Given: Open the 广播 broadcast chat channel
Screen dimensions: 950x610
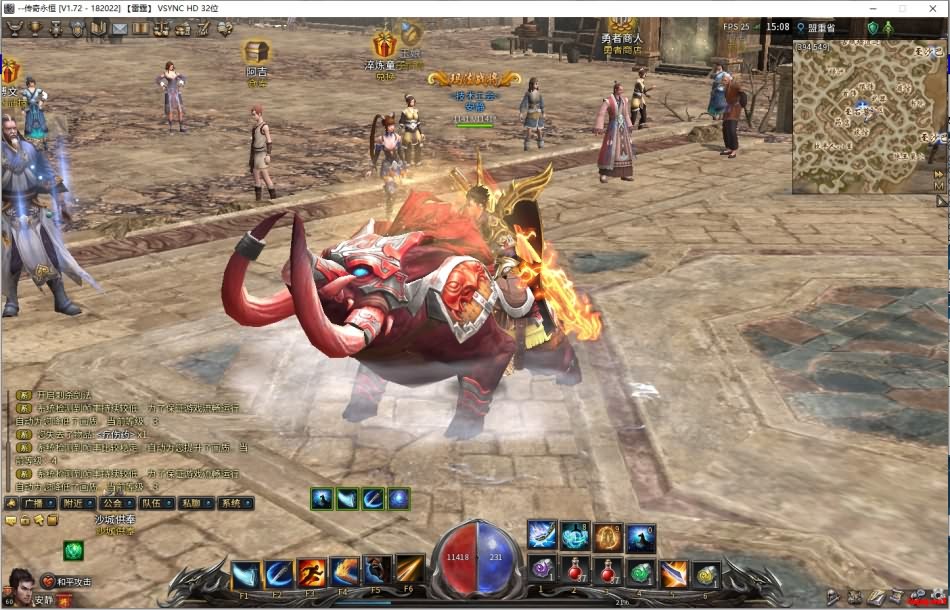Looking at the screenshot, I should pyautogui.click(x=38, y=503).
